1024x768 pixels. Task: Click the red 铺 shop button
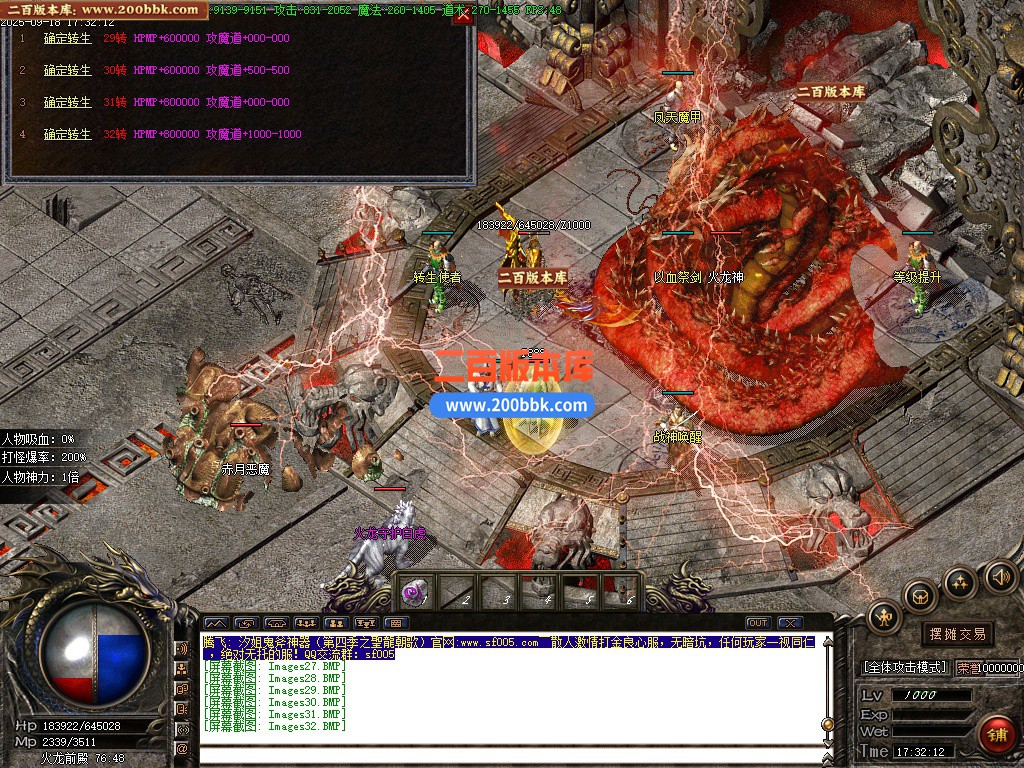coord(997,735)
